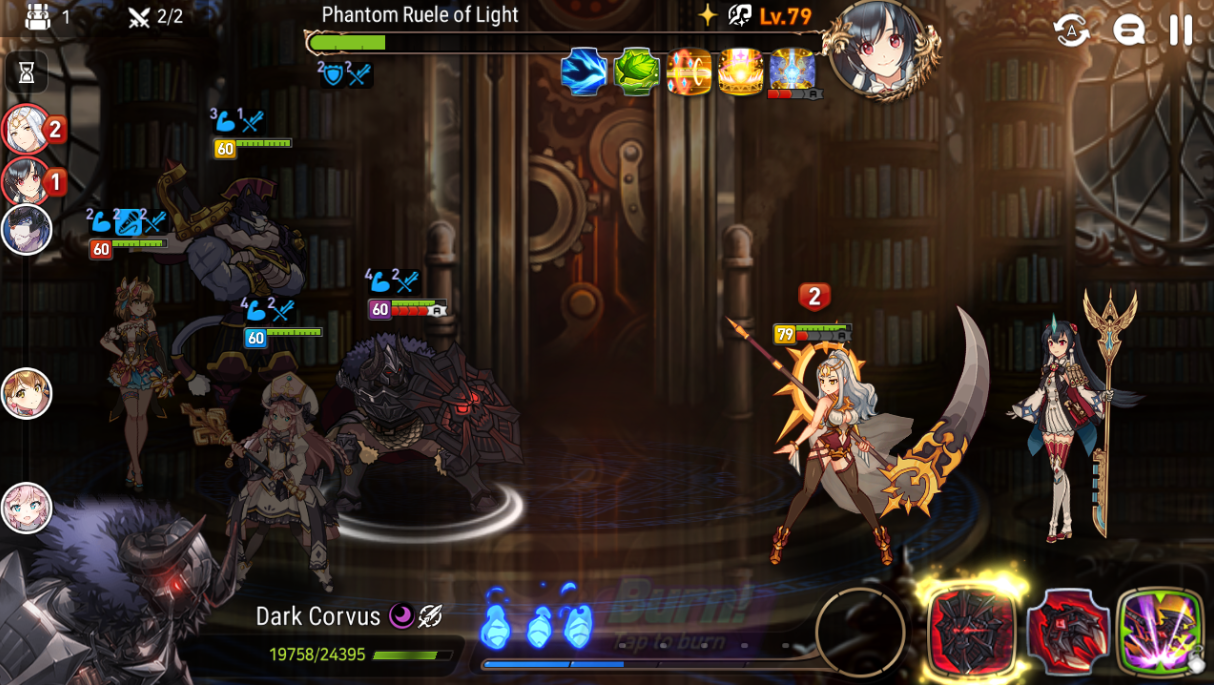Tap the empty soul burn circle
The image size is (1214, 685).
[860, 632]
